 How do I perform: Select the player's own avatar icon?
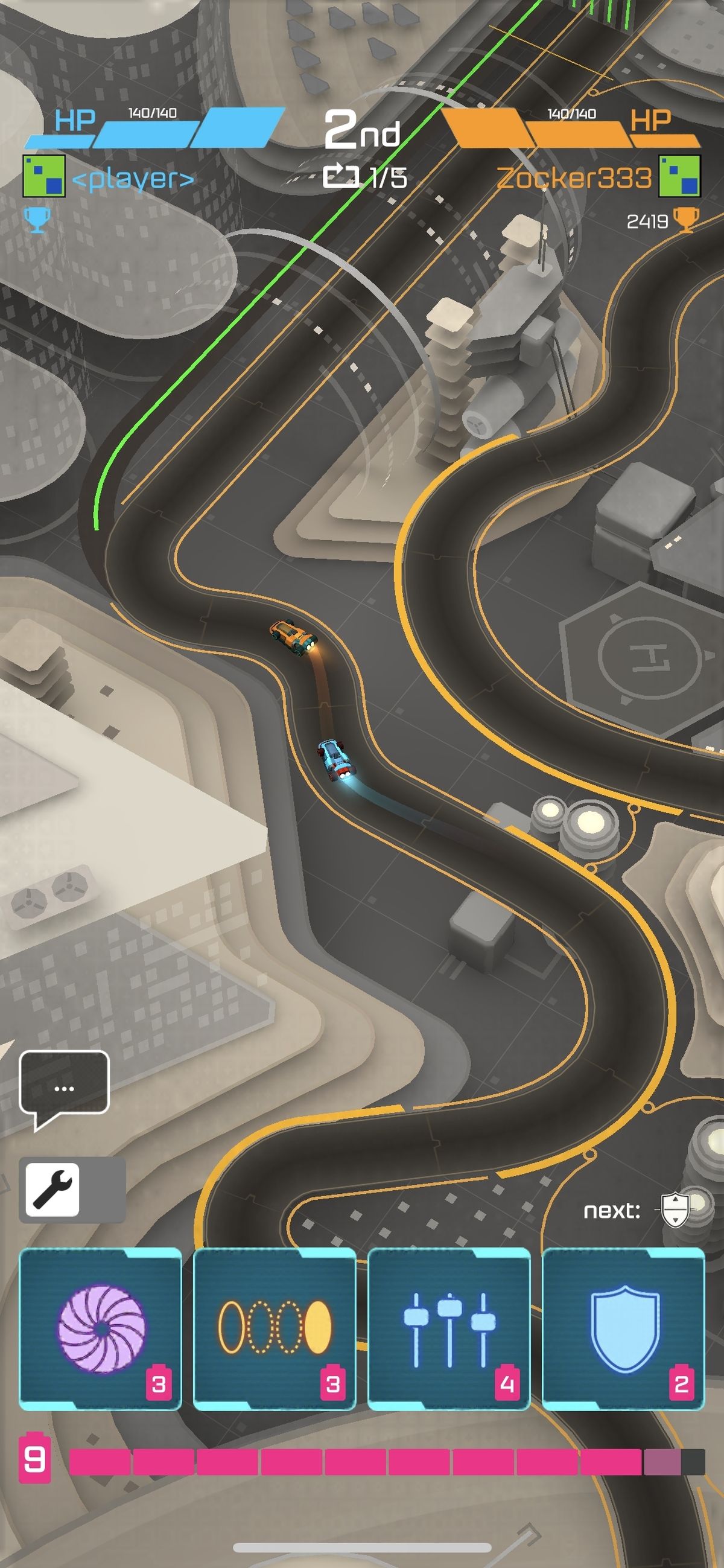coord(44,176)
